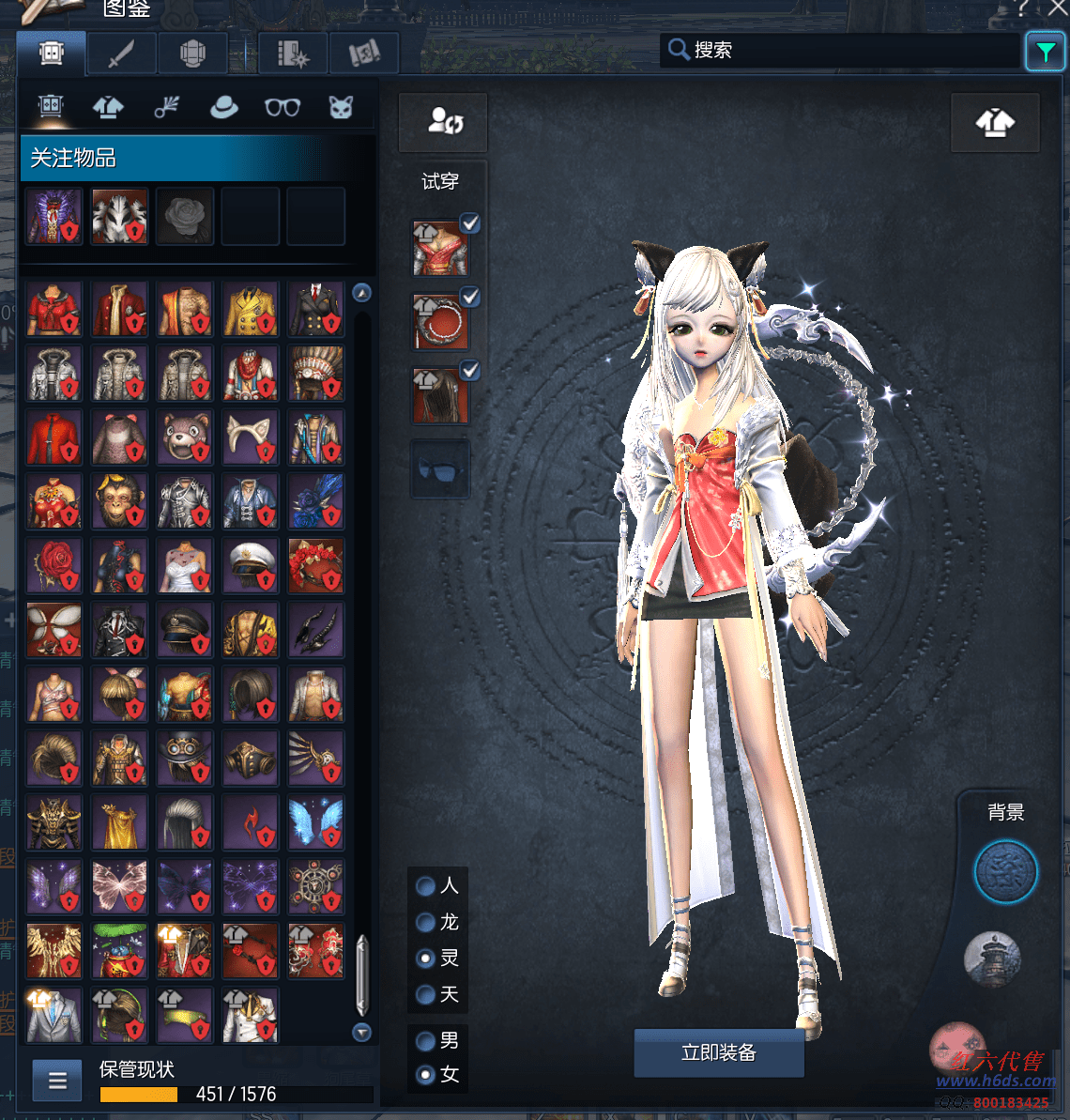Choose the pagoda background thumbnail
This screenshot has width=1070, height=1120.
992,959
